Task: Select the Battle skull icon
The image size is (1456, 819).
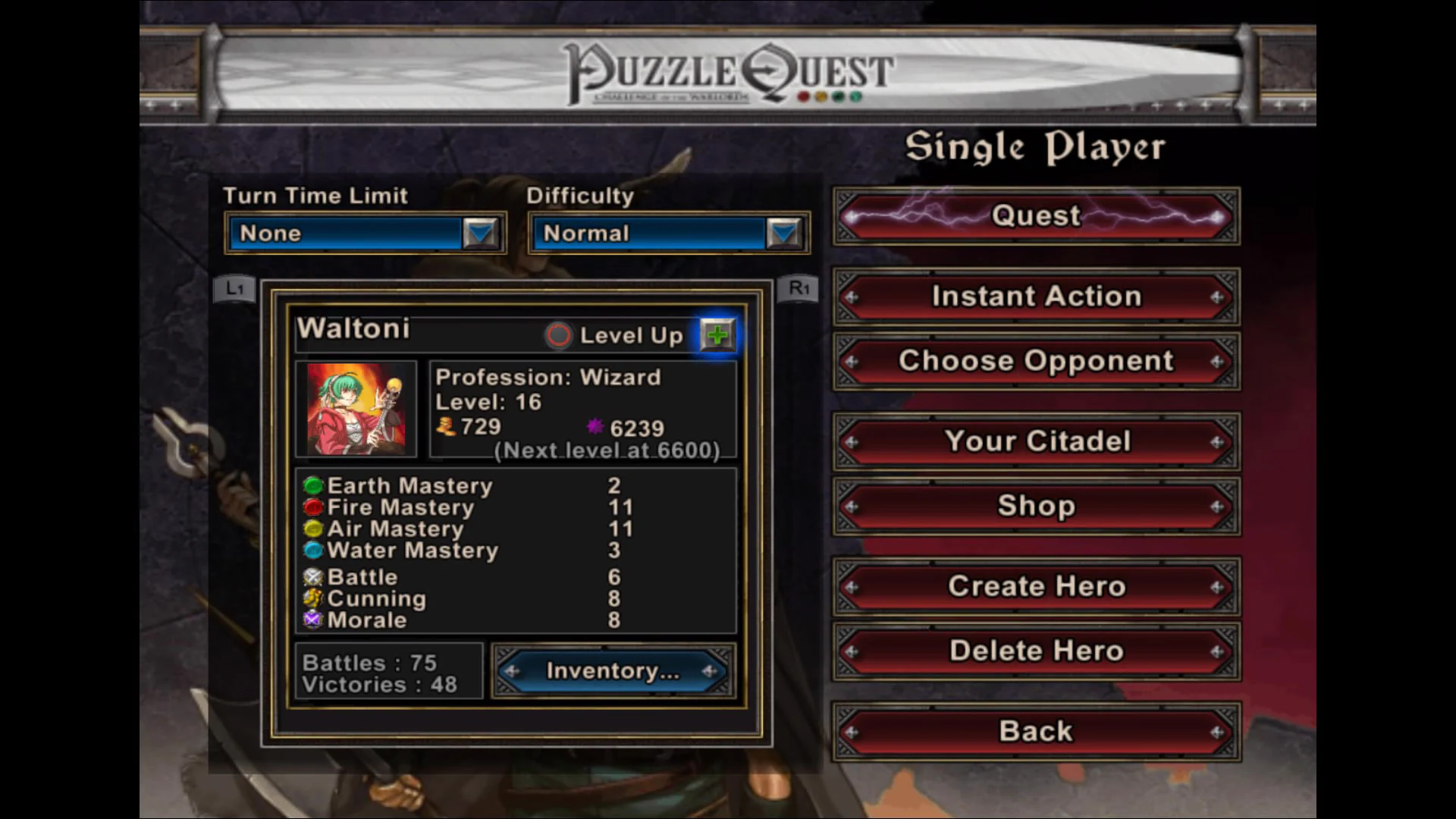Action: [x=312, y=577]
